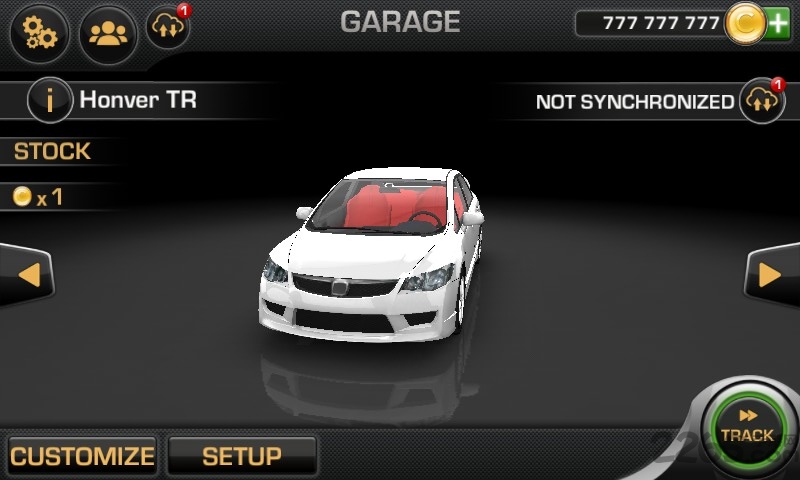This screenshot has width=800, height=480.
Task: Sync using the Not Synchronized cloud button
Action: (761, 101)
